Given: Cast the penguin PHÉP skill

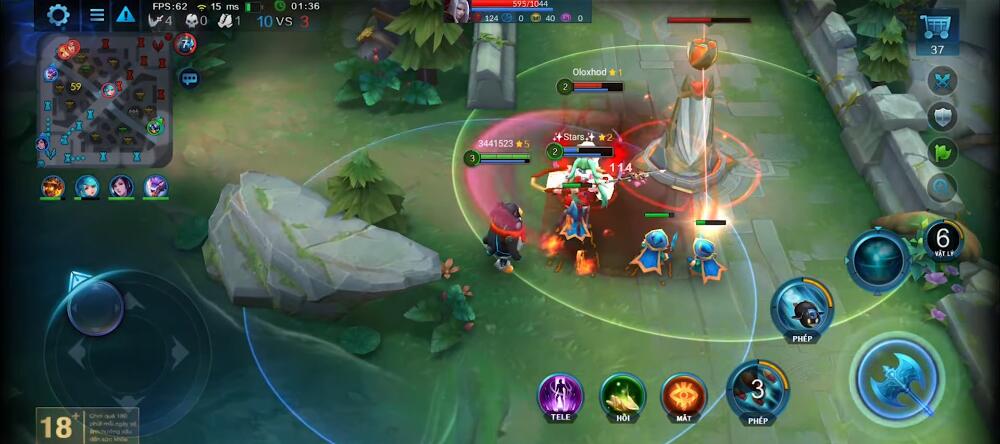Looking at the screenshot, I should click(x=801, y=306).
